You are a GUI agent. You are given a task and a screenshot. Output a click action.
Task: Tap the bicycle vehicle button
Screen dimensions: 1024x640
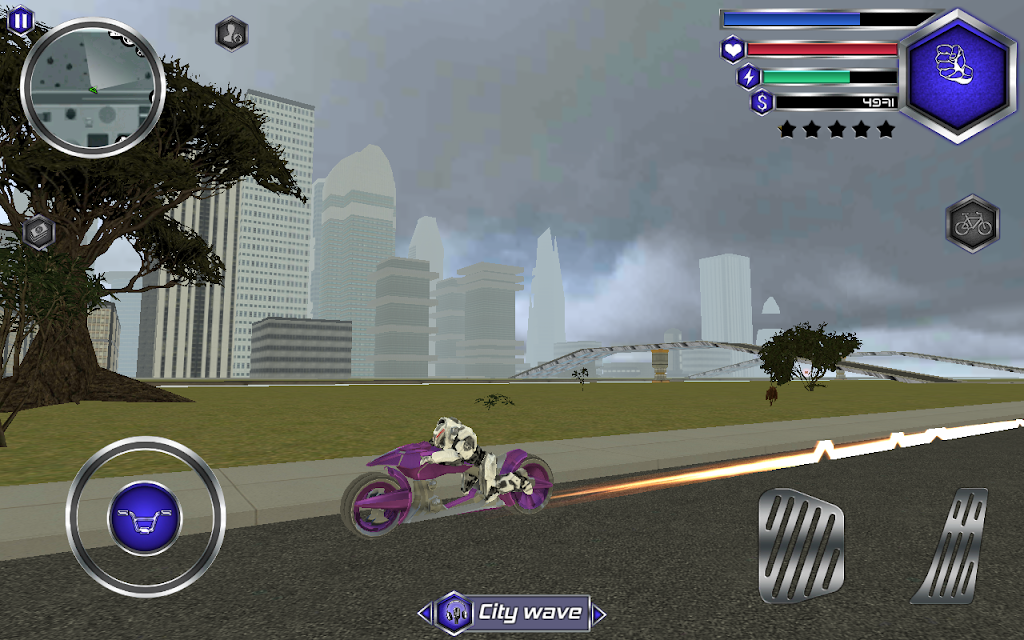972,223
